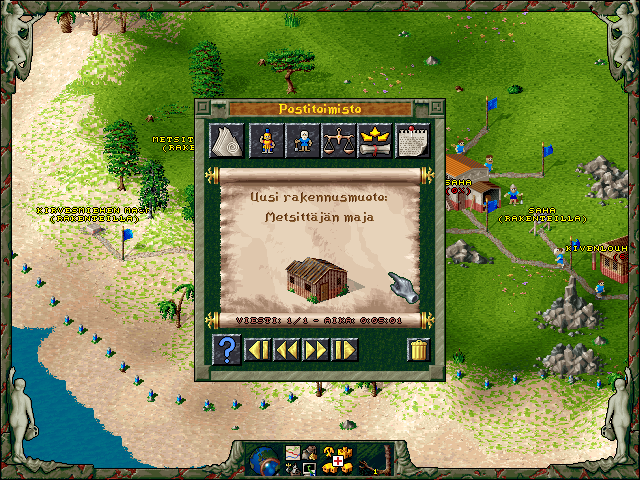This screenshot has height=480, width=640.
Task: Select the crown and scroll message category
Action: point(375,140)
